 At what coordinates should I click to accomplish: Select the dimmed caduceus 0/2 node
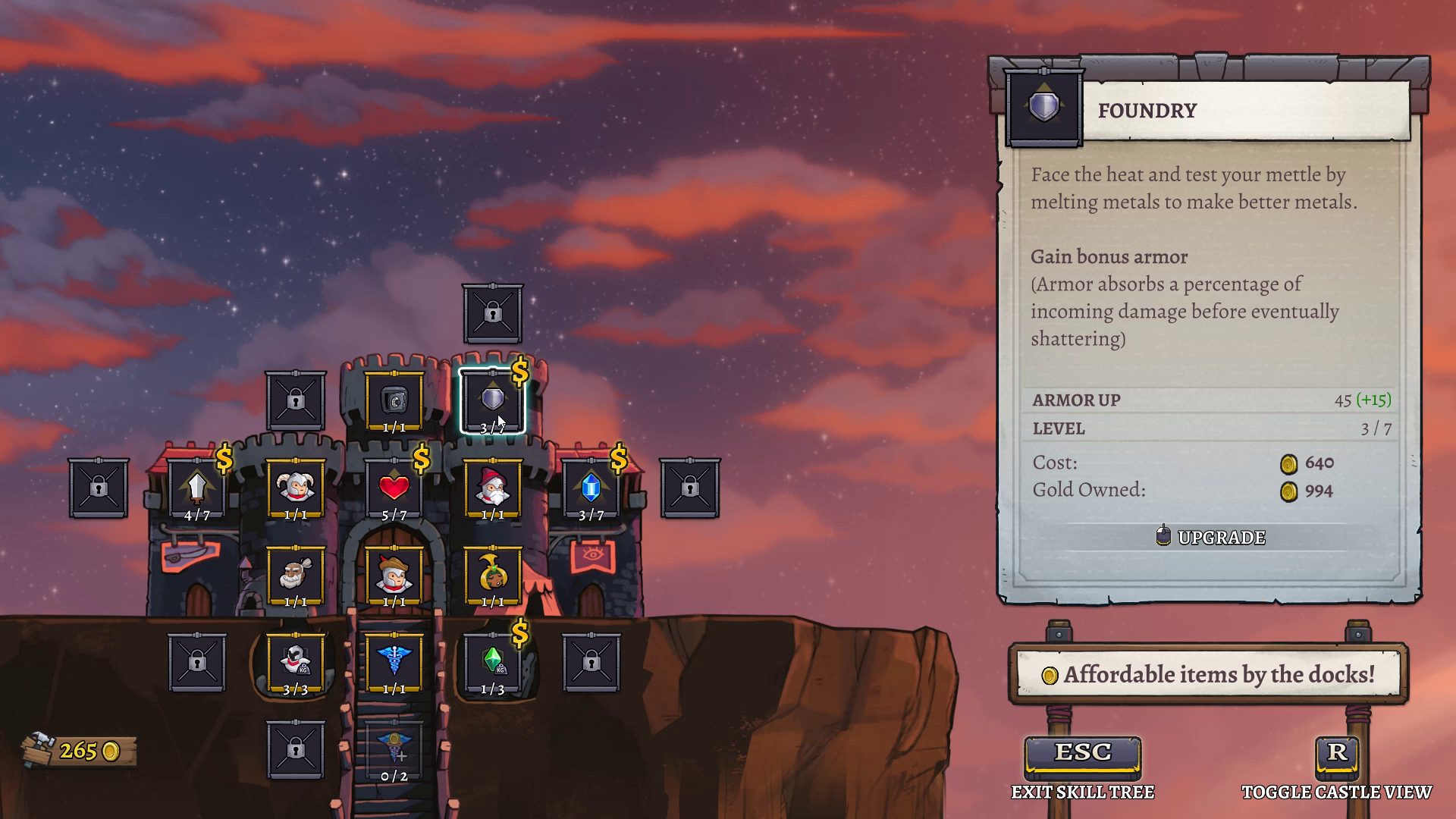[x=394, y=751]
